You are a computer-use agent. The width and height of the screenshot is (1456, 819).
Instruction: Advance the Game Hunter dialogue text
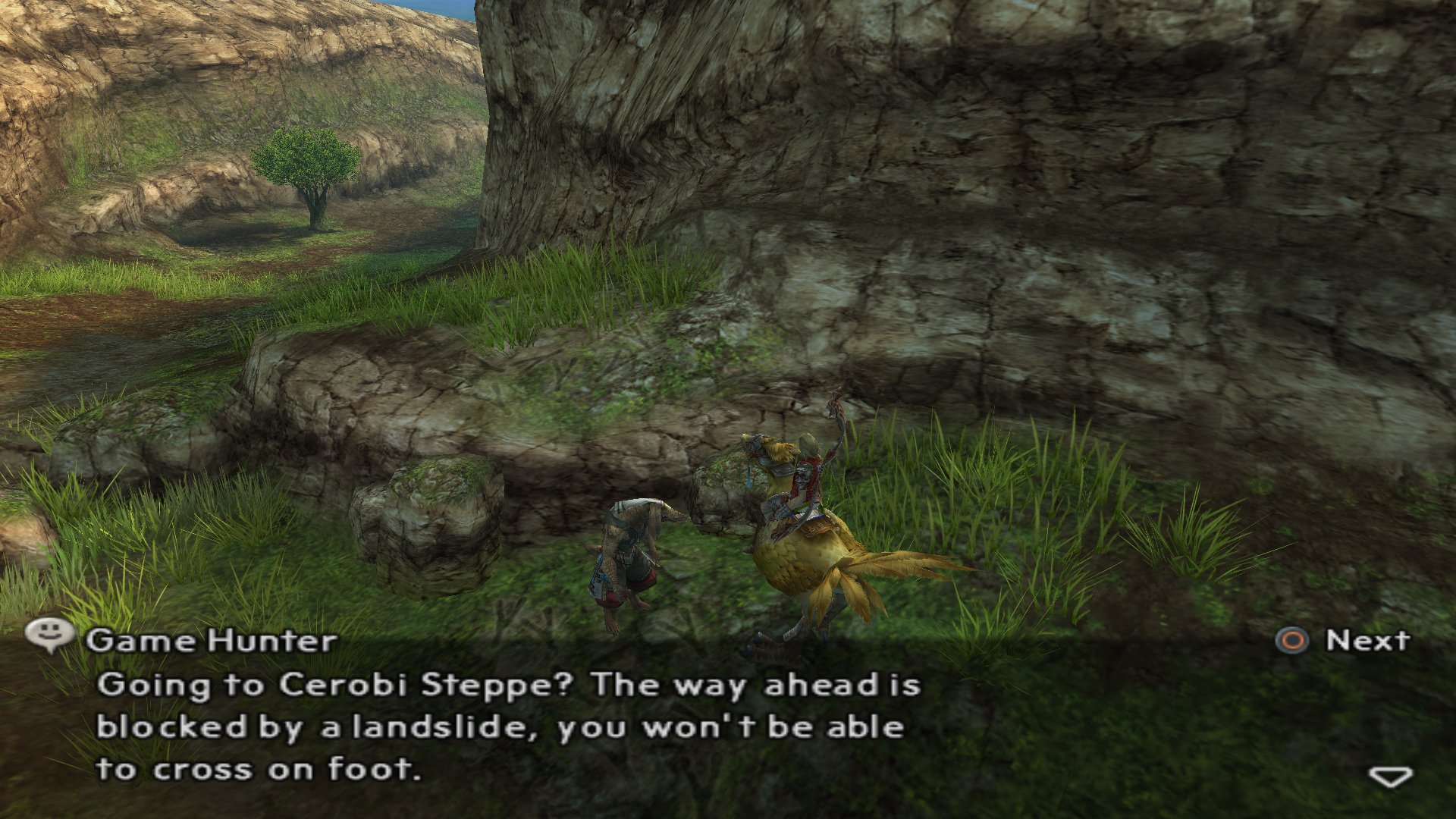[x=1343, y=641]
